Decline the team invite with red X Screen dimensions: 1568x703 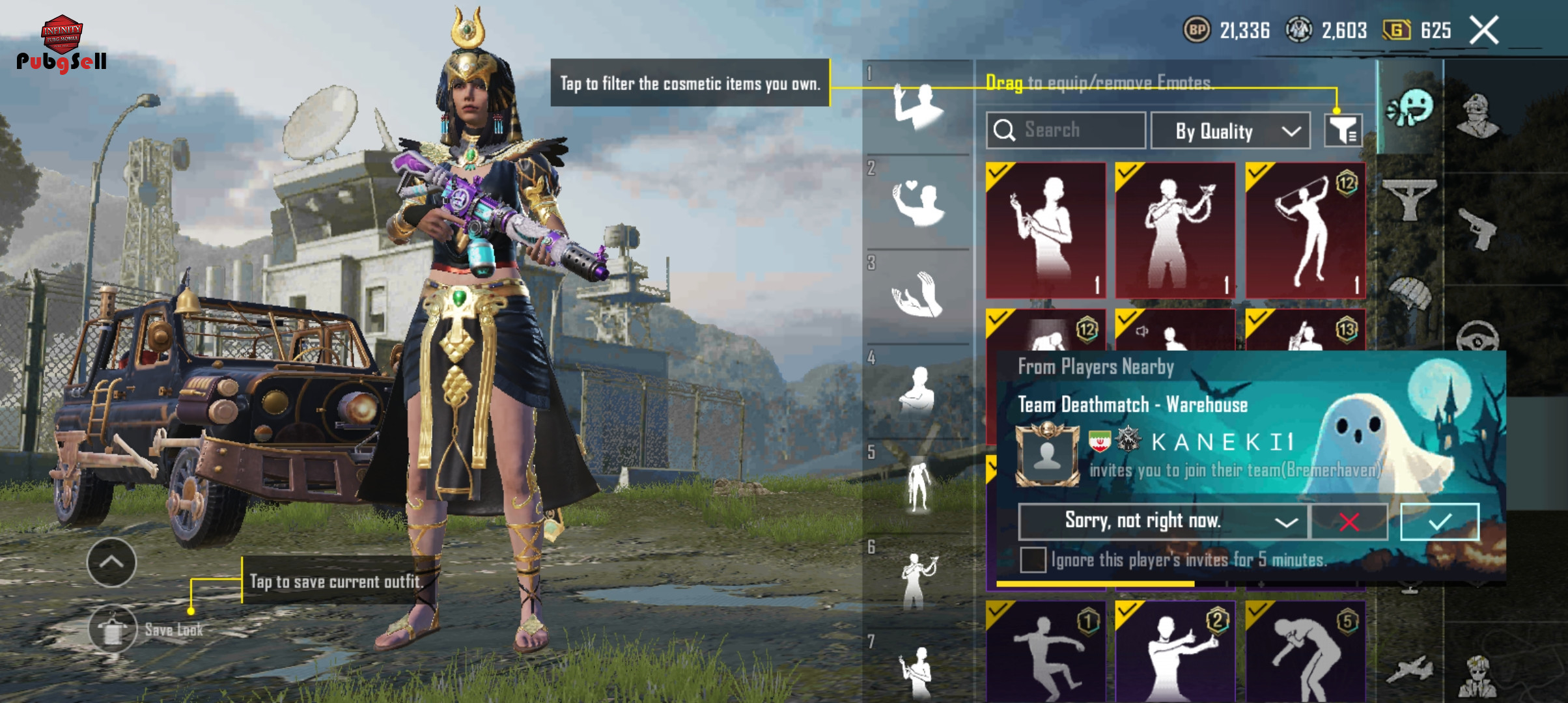pyautogui.click(x=1349, y=521)
